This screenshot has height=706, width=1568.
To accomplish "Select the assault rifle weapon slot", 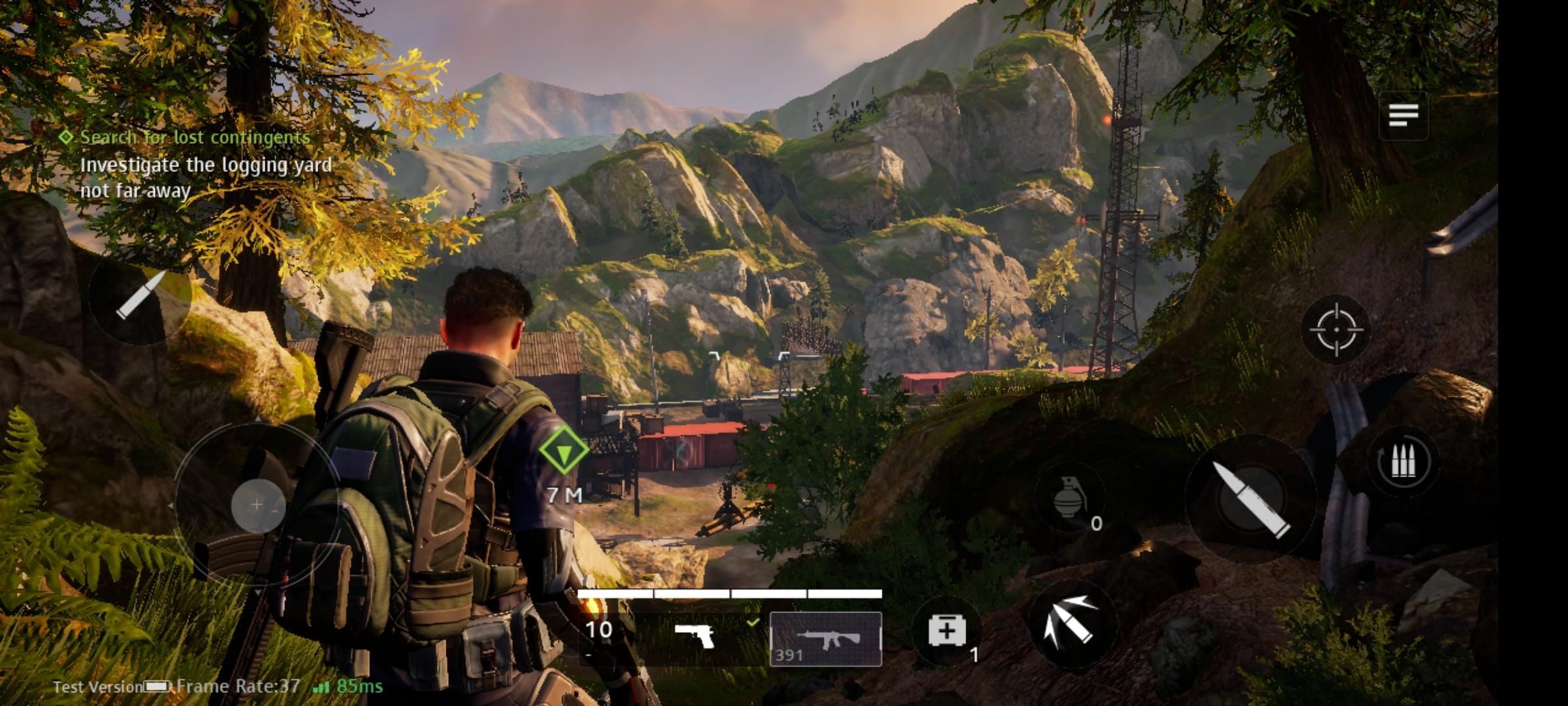I will [826, 639].
